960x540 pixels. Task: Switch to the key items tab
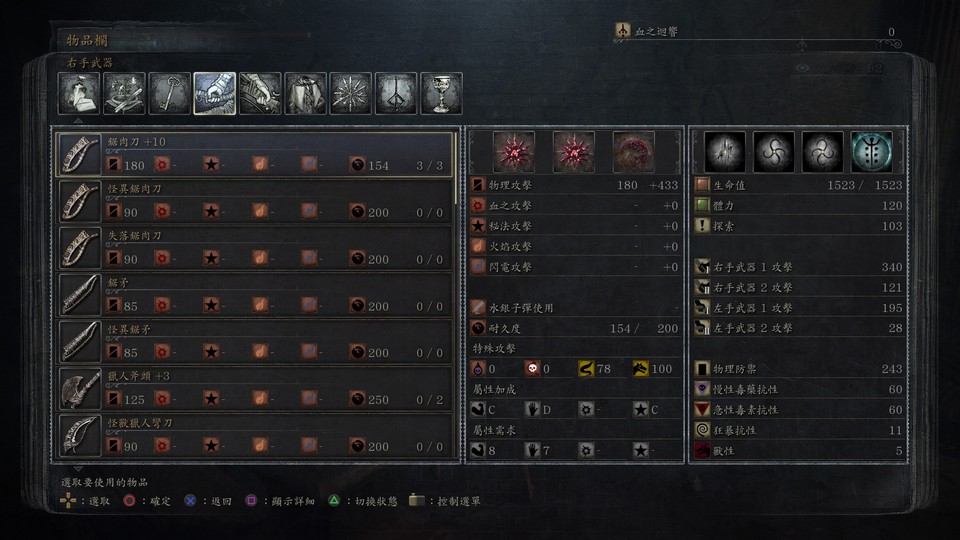(170, 93)
